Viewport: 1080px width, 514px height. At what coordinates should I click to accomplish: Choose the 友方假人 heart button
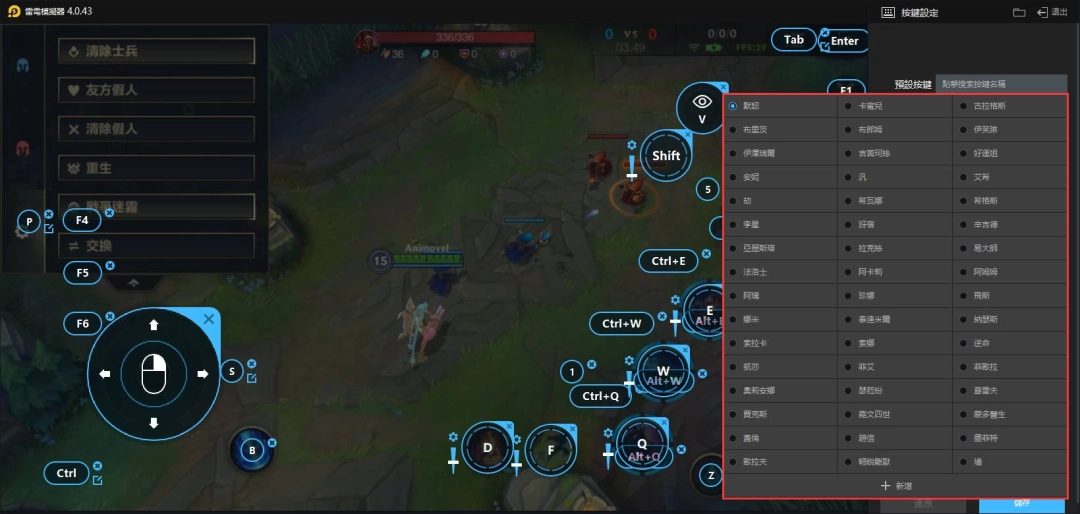tap(156, 90)
